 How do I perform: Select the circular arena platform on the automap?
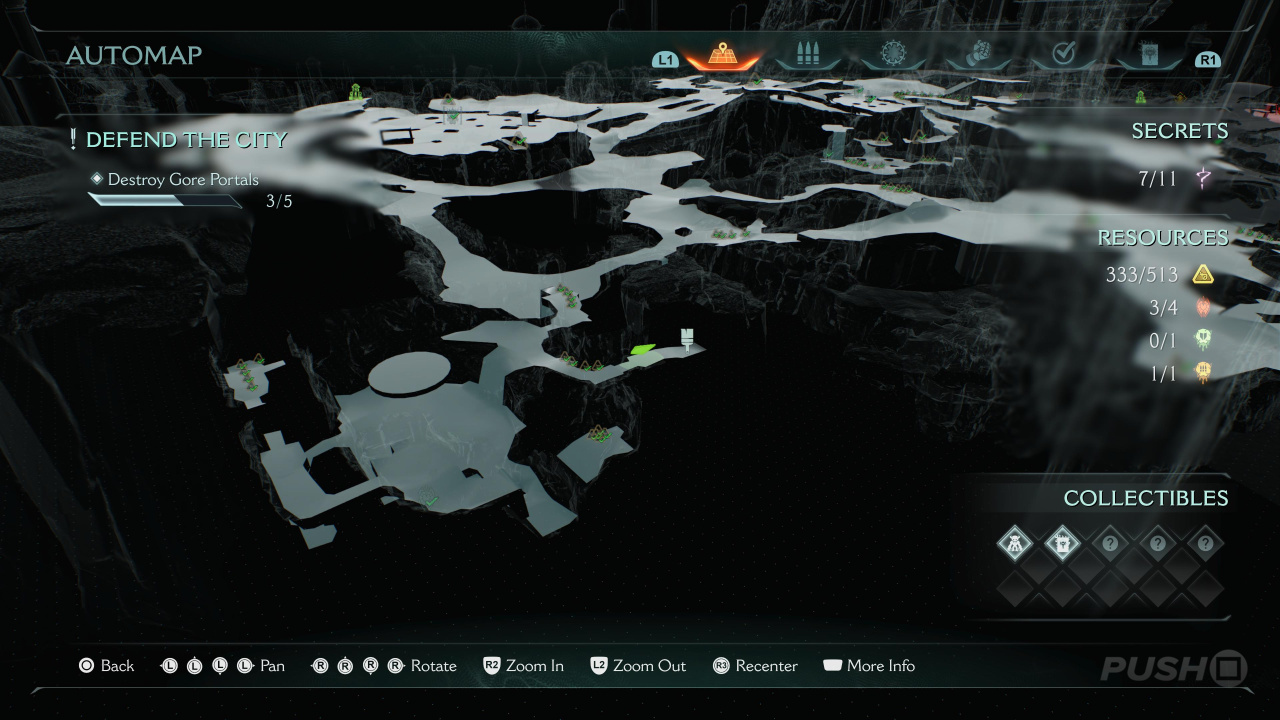point(409,372)
